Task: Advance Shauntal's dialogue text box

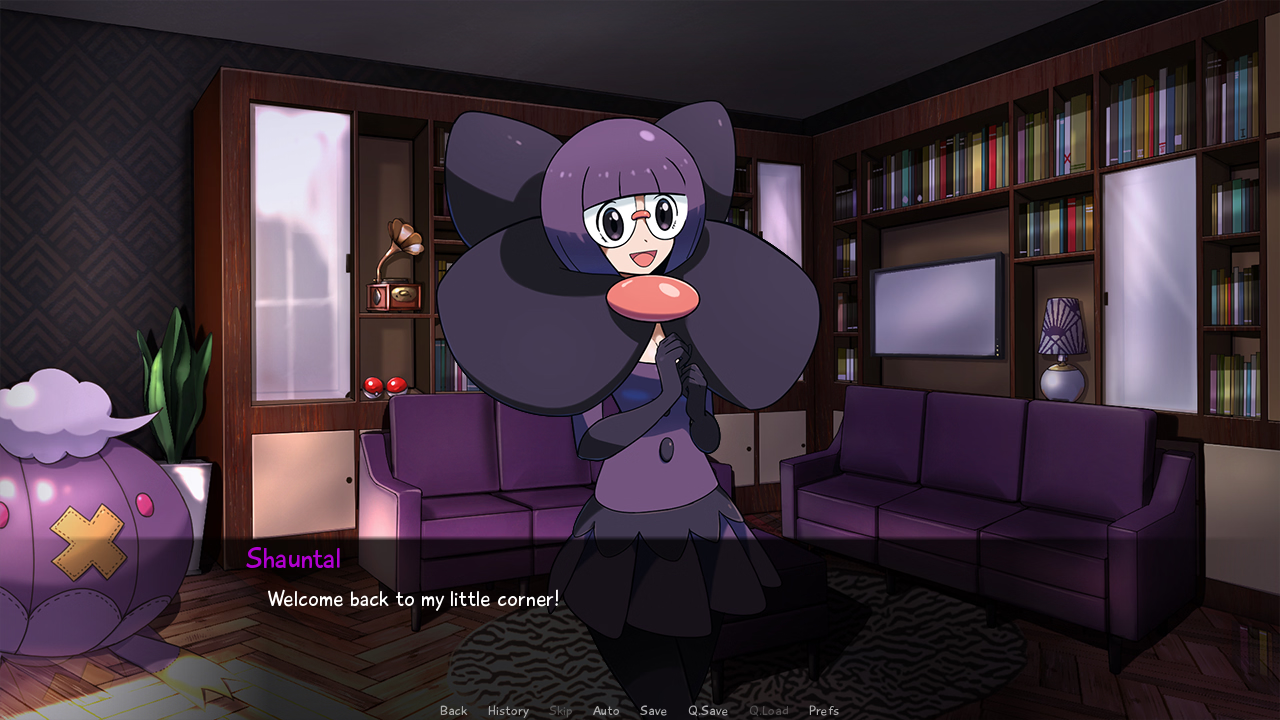Action: tap(640, 610)
